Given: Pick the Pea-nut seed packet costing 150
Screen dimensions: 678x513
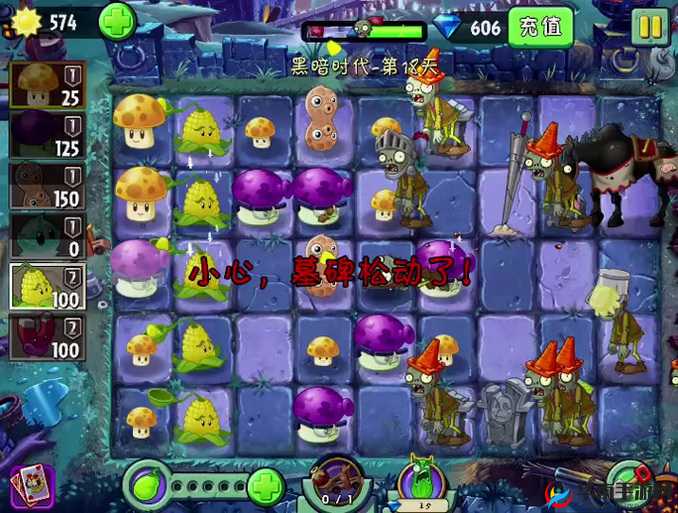Looking at the screenshot, I should coord(47,184).
